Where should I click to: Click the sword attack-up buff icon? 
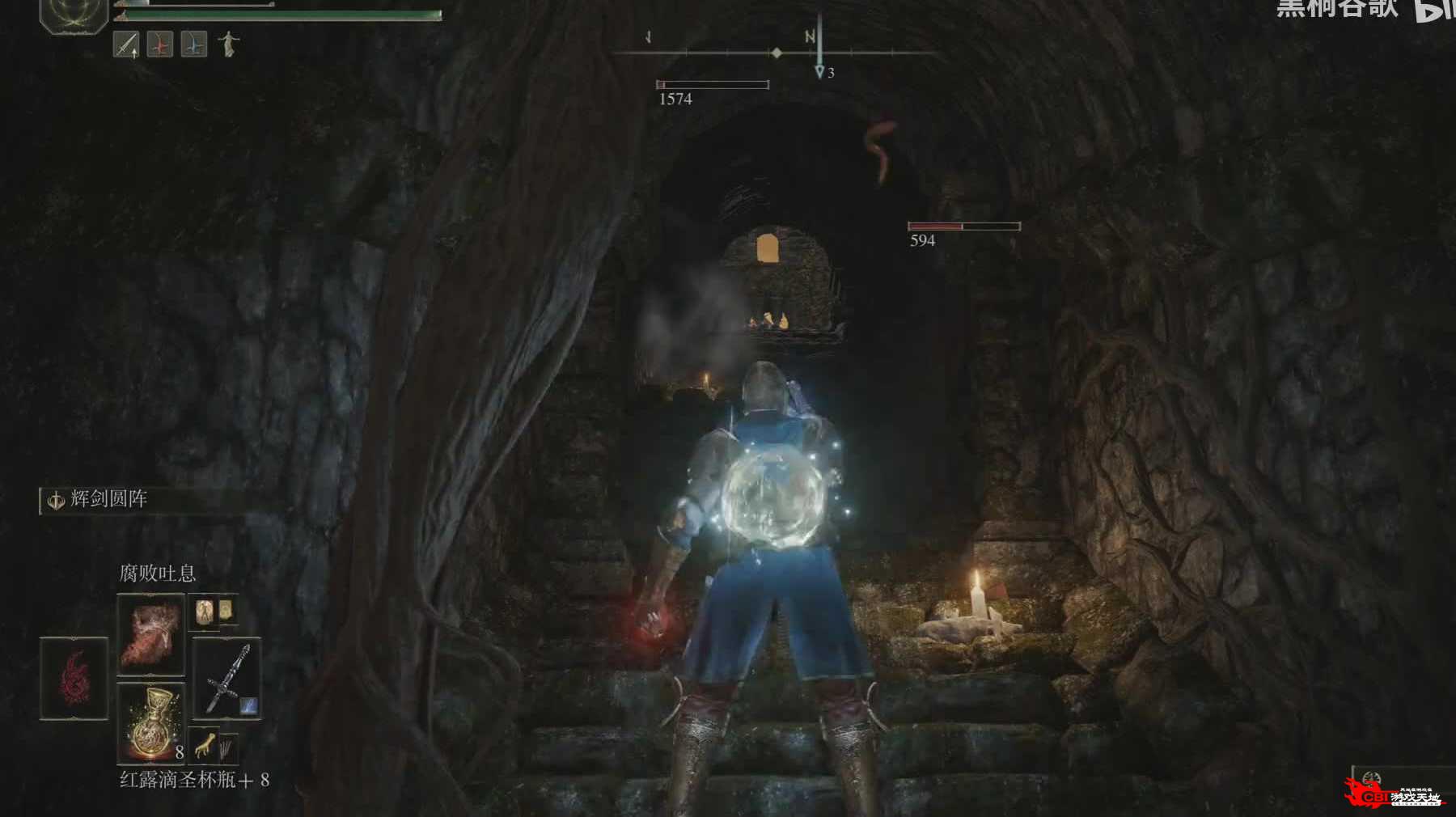coord(126,44)
